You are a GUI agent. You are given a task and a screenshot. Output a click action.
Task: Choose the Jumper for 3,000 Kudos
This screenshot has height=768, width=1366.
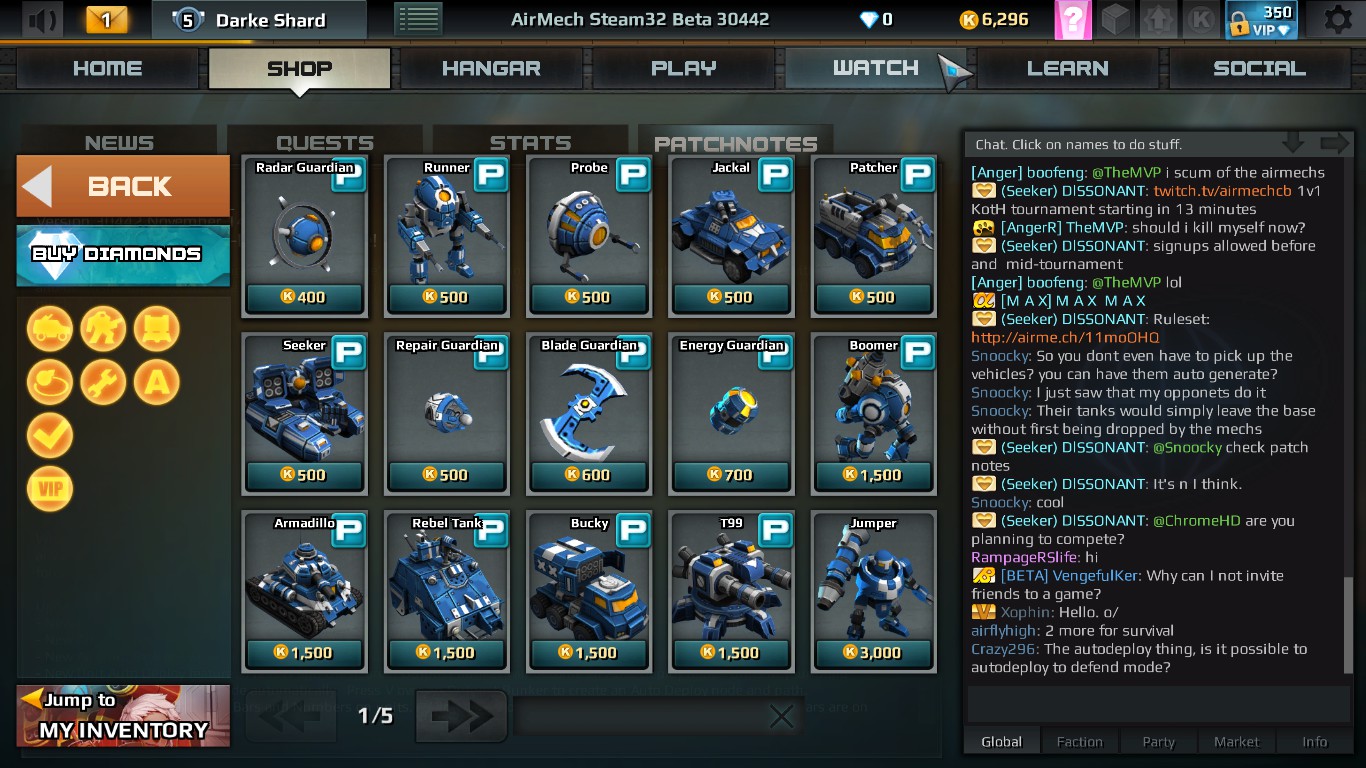pyautogui.click(x=873, y=592)
